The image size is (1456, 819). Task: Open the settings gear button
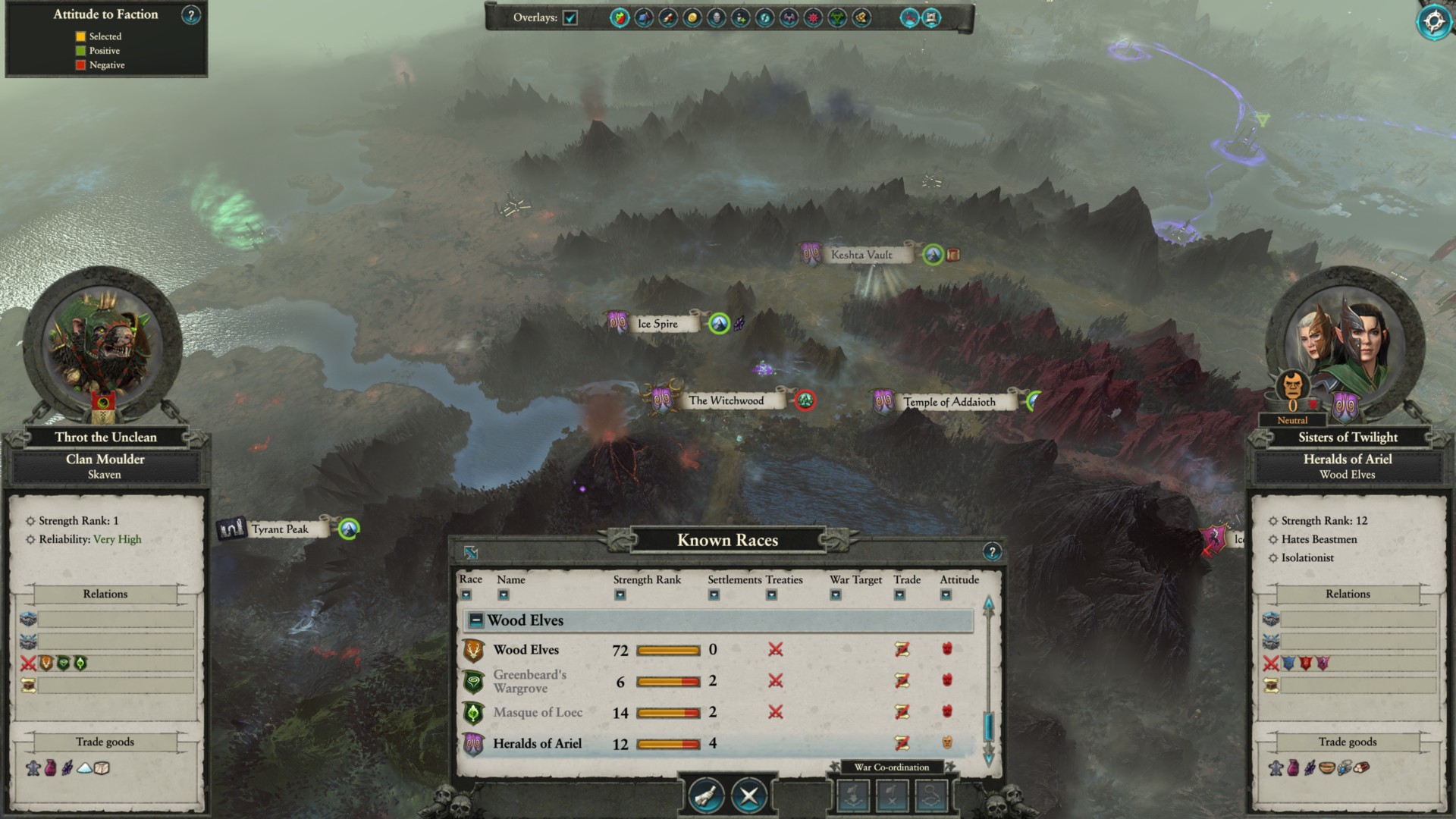[x=1433, y=21]
